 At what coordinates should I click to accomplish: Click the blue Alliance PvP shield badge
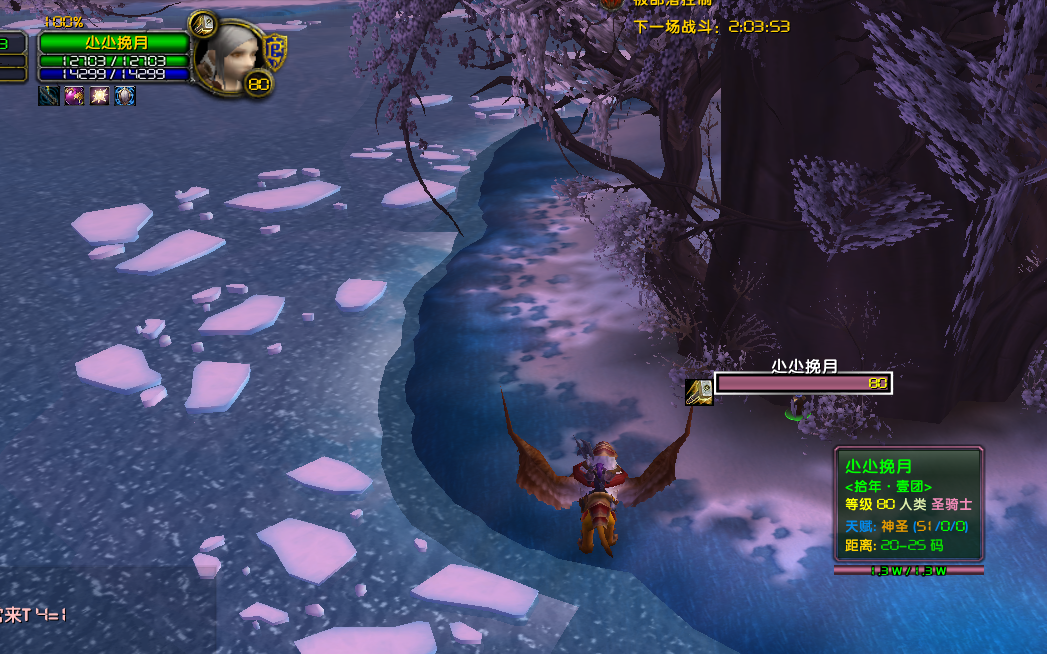tap(274, 50)
